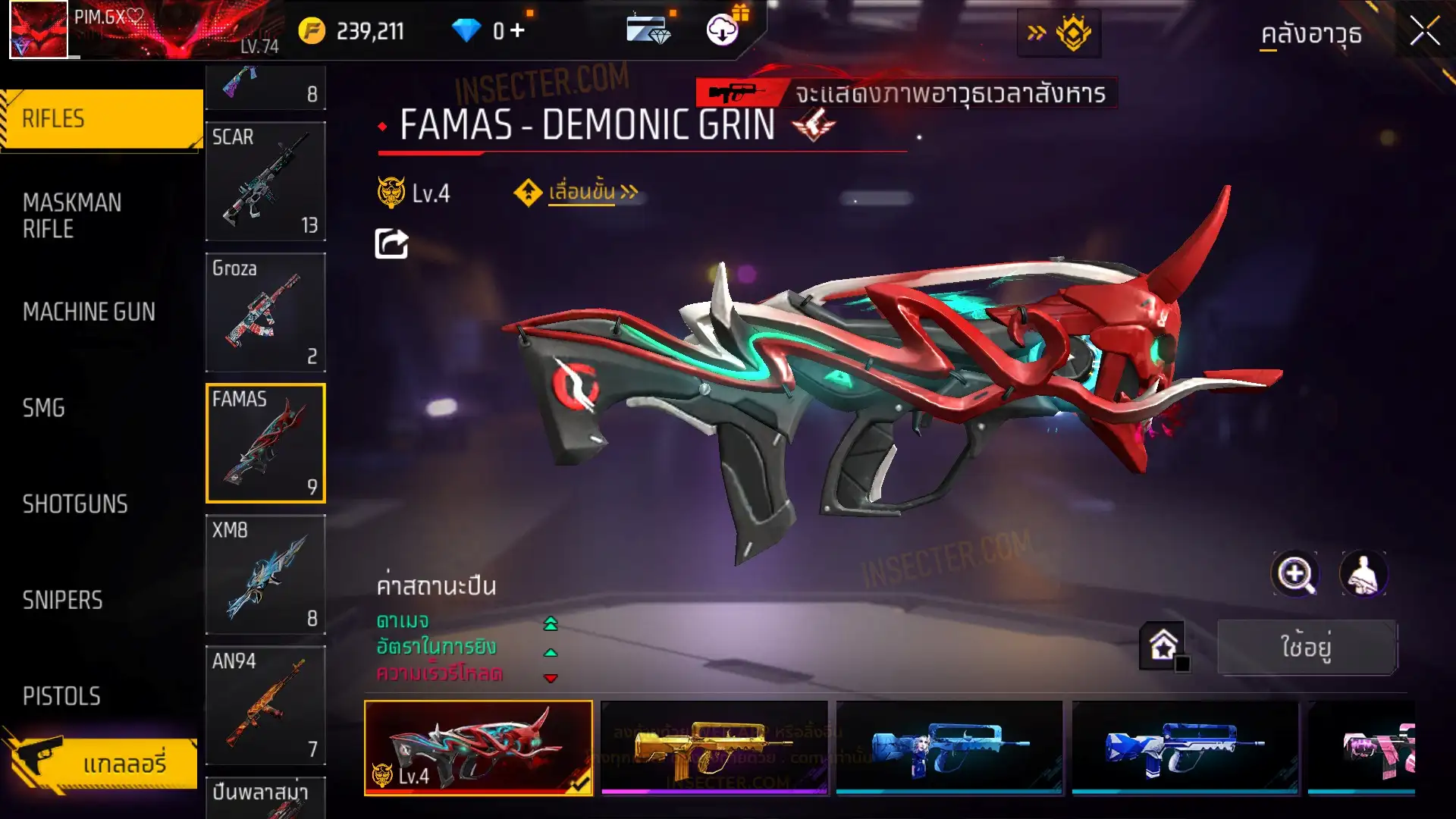Viewport: 1456px width, 819px height.
Task: Open the MASKMAN RIFLE category
Action: pos(72,215)
